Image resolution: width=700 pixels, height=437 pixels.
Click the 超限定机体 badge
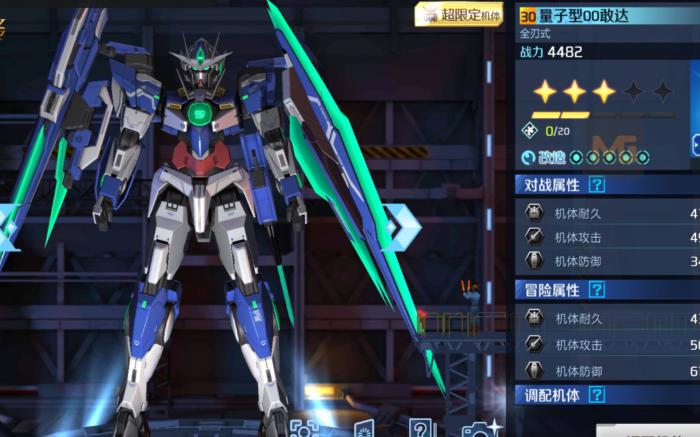pyautogui.click(x=459, y=15)
